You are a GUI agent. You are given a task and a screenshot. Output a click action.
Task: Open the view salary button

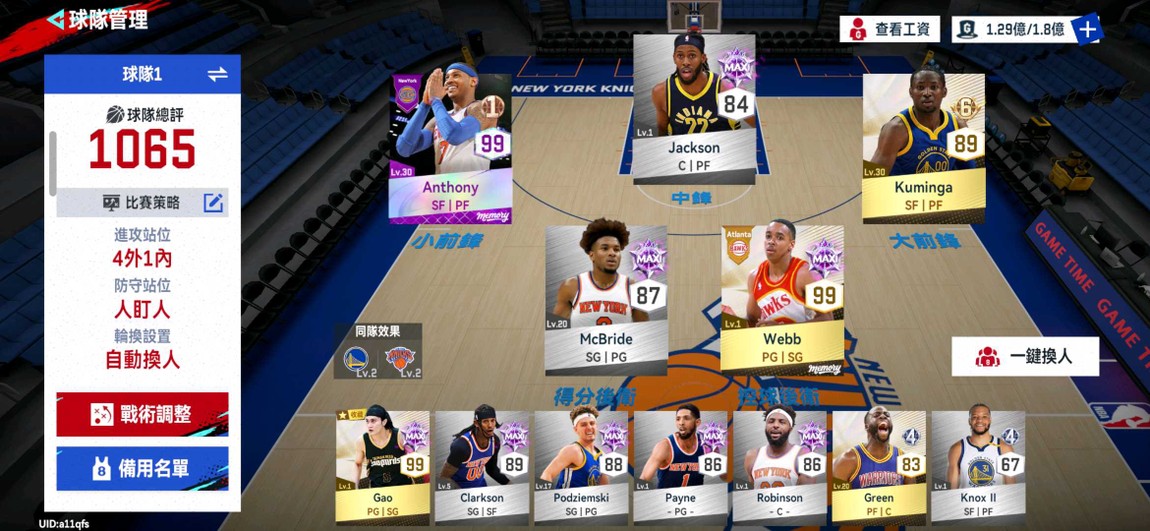[889, 29]
